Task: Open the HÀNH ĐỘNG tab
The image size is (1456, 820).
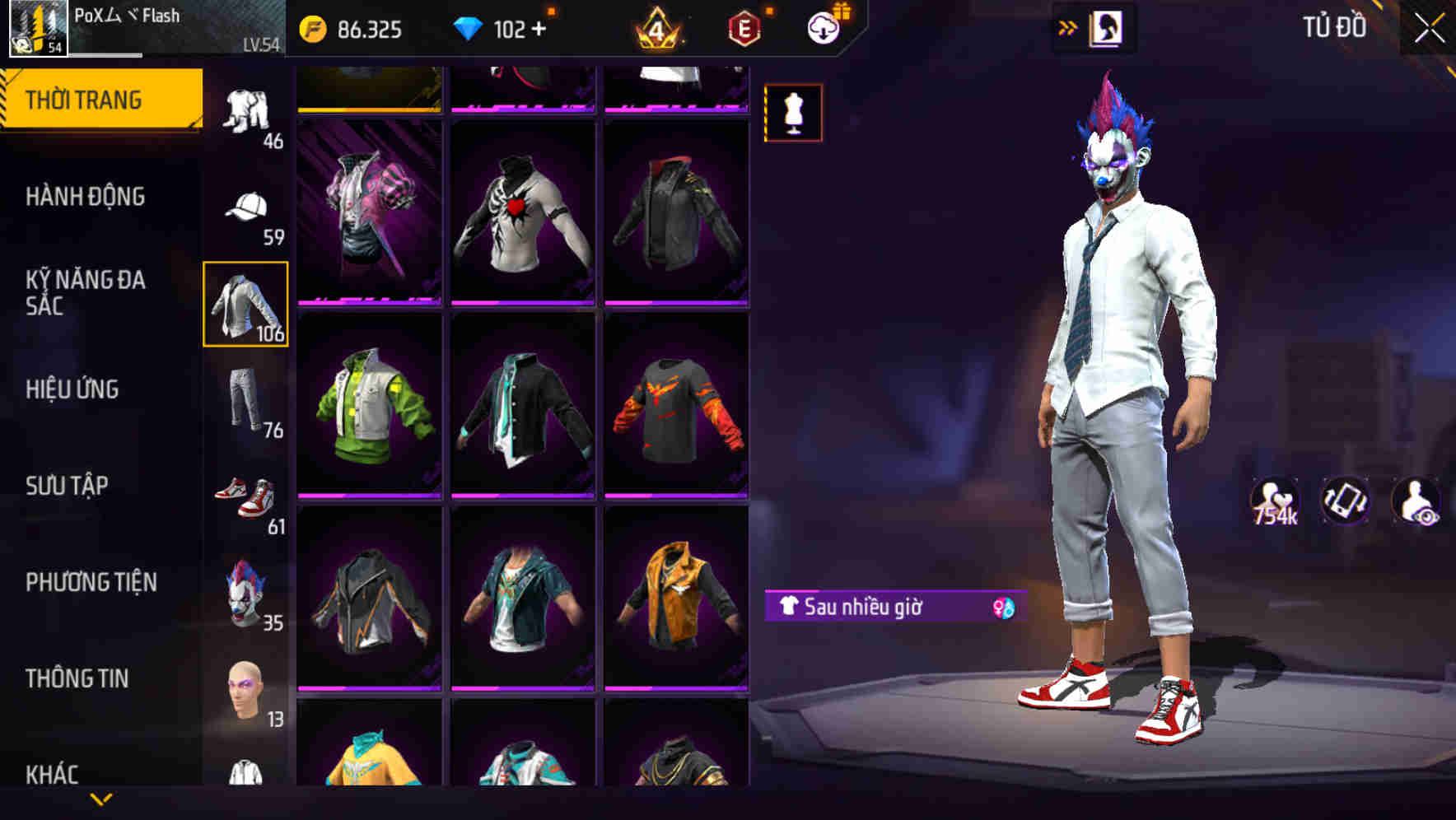Action: coord(85,197)
